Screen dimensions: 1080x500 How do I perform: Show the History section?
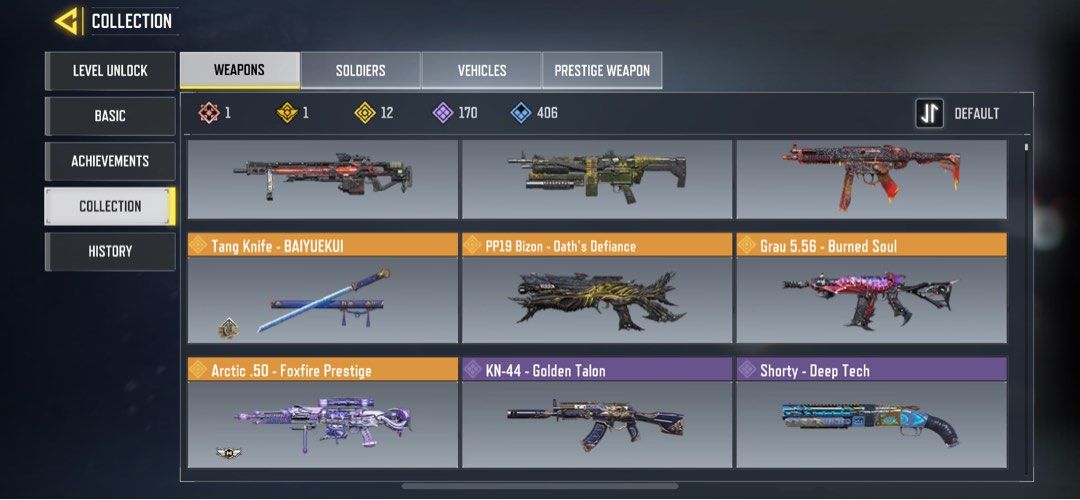tap(110, 251)
